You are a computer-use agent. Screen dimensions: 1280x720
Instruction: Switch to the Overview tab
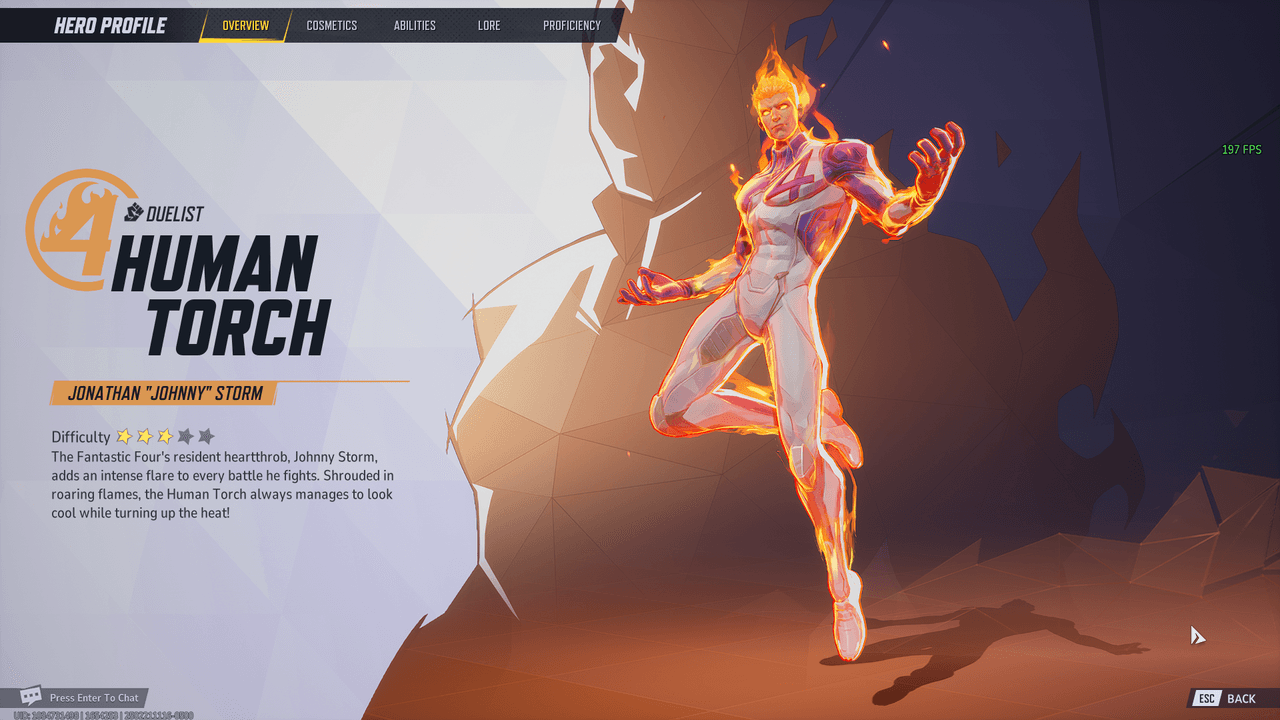pyautogui.click(x=245, y=25)
